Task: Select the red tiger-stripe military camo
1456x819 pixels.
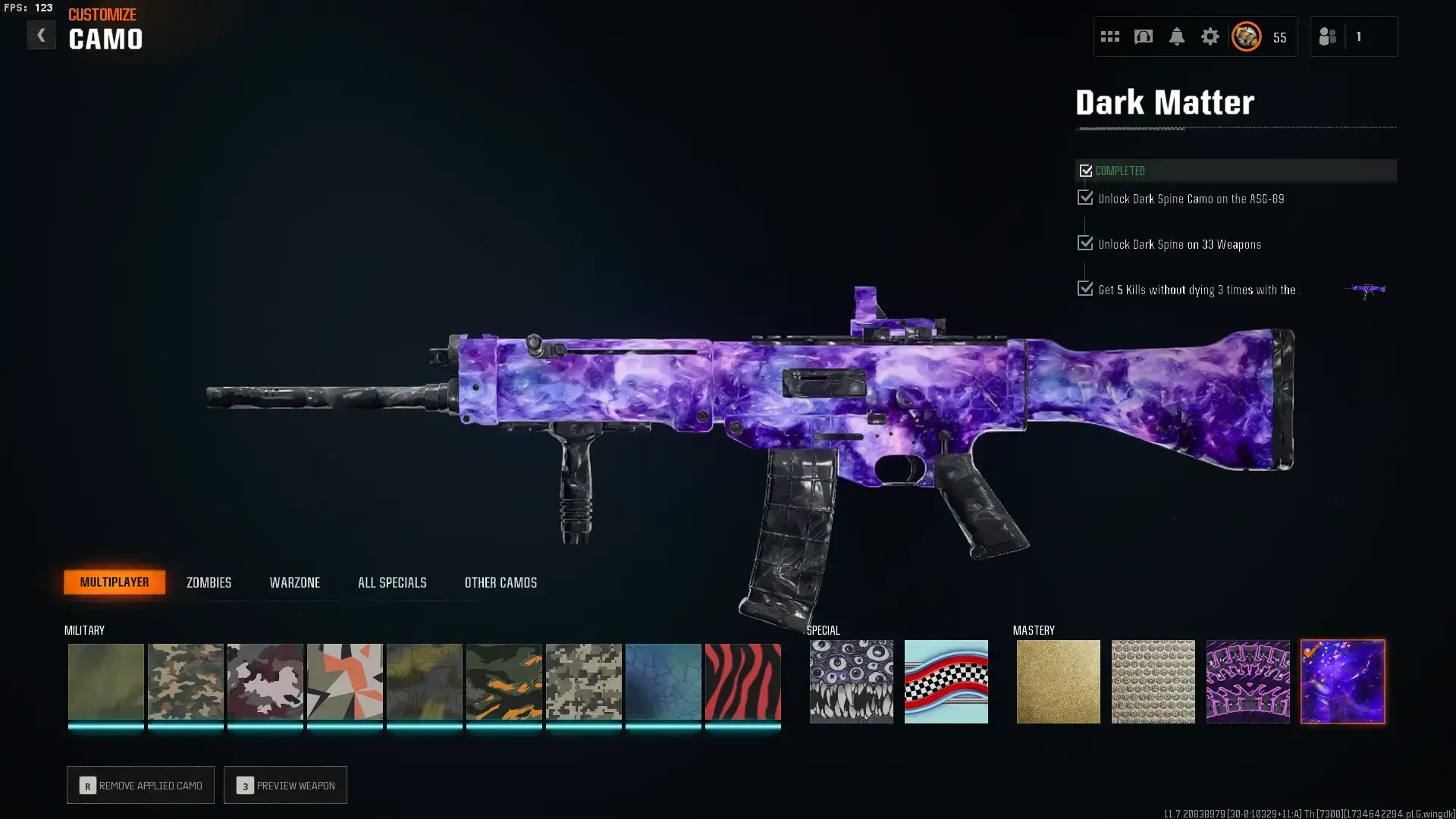Action: pos(743,681)
